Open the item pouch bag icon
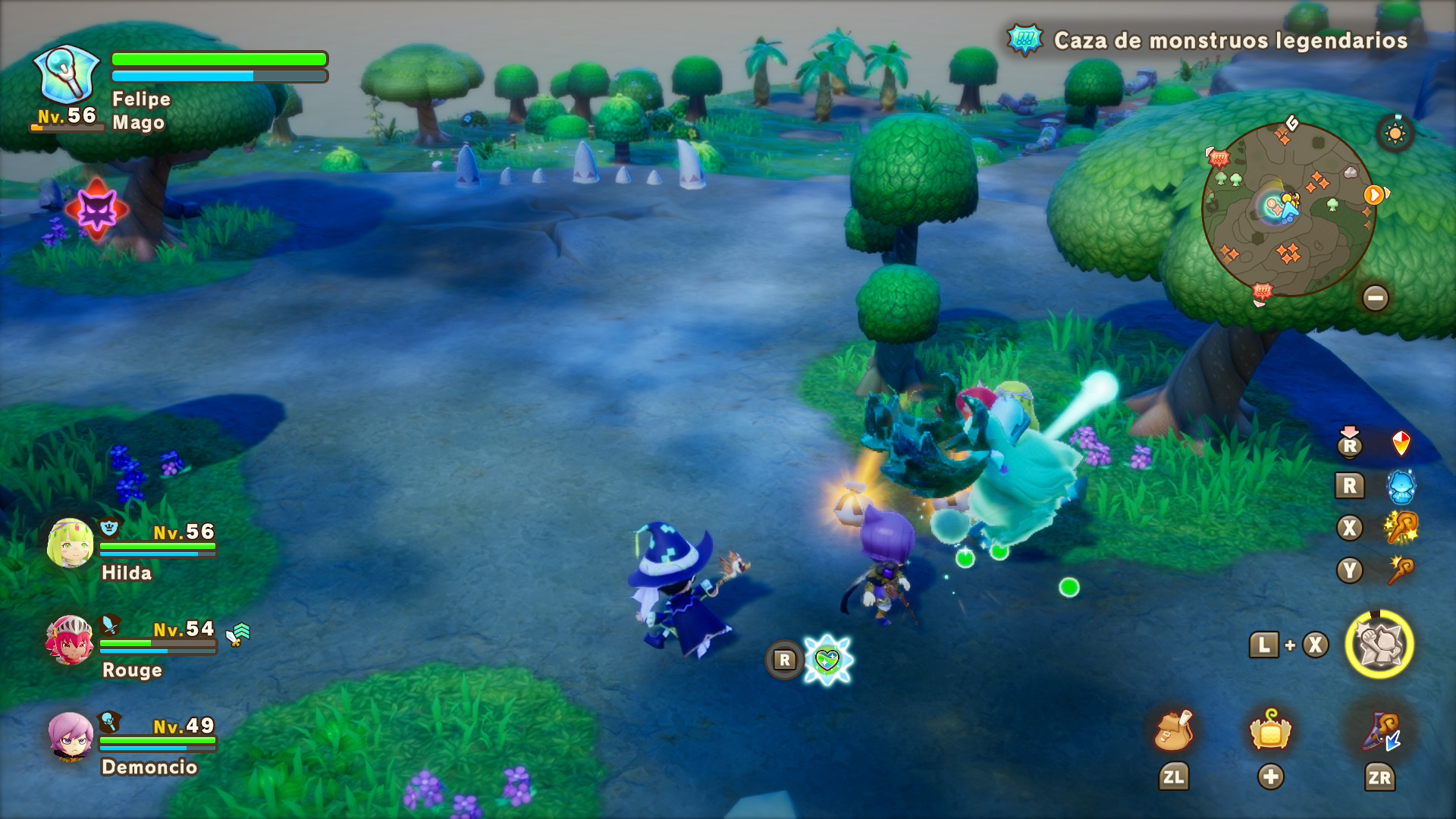This screenshot has height=819, width=1456. click(1173, 731)
